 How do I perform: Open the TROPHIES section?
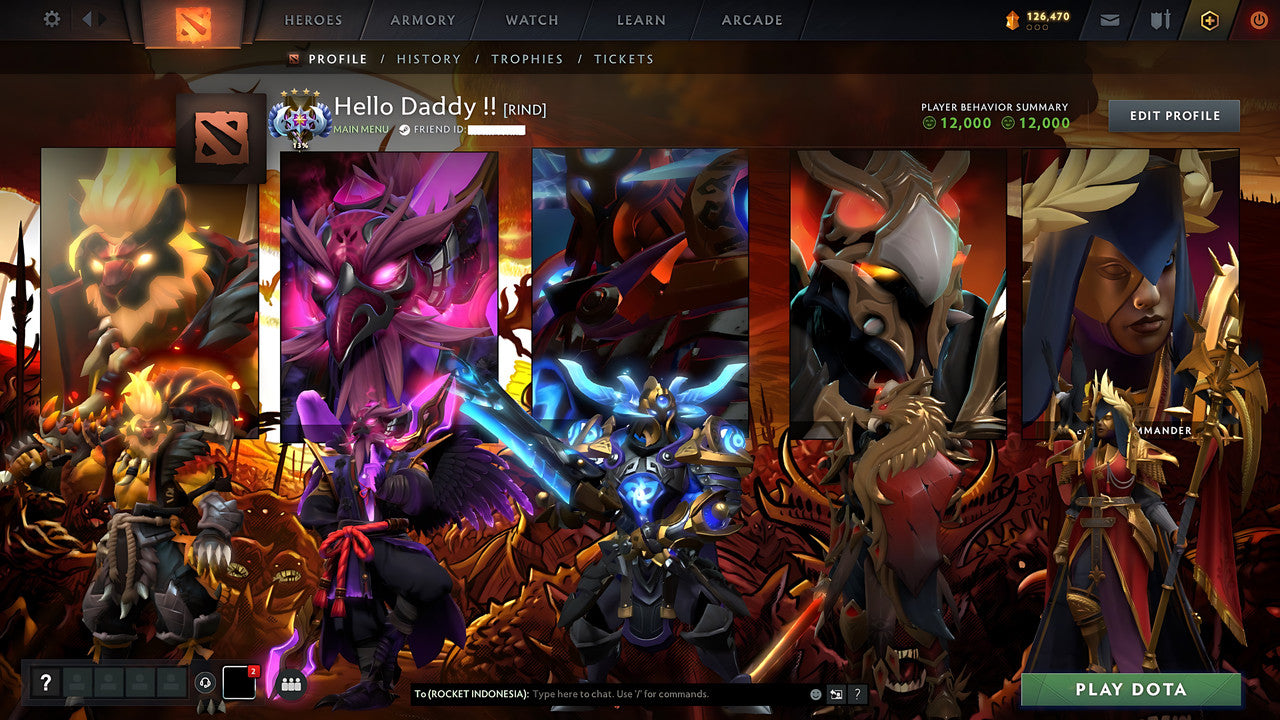coord(528,59)
